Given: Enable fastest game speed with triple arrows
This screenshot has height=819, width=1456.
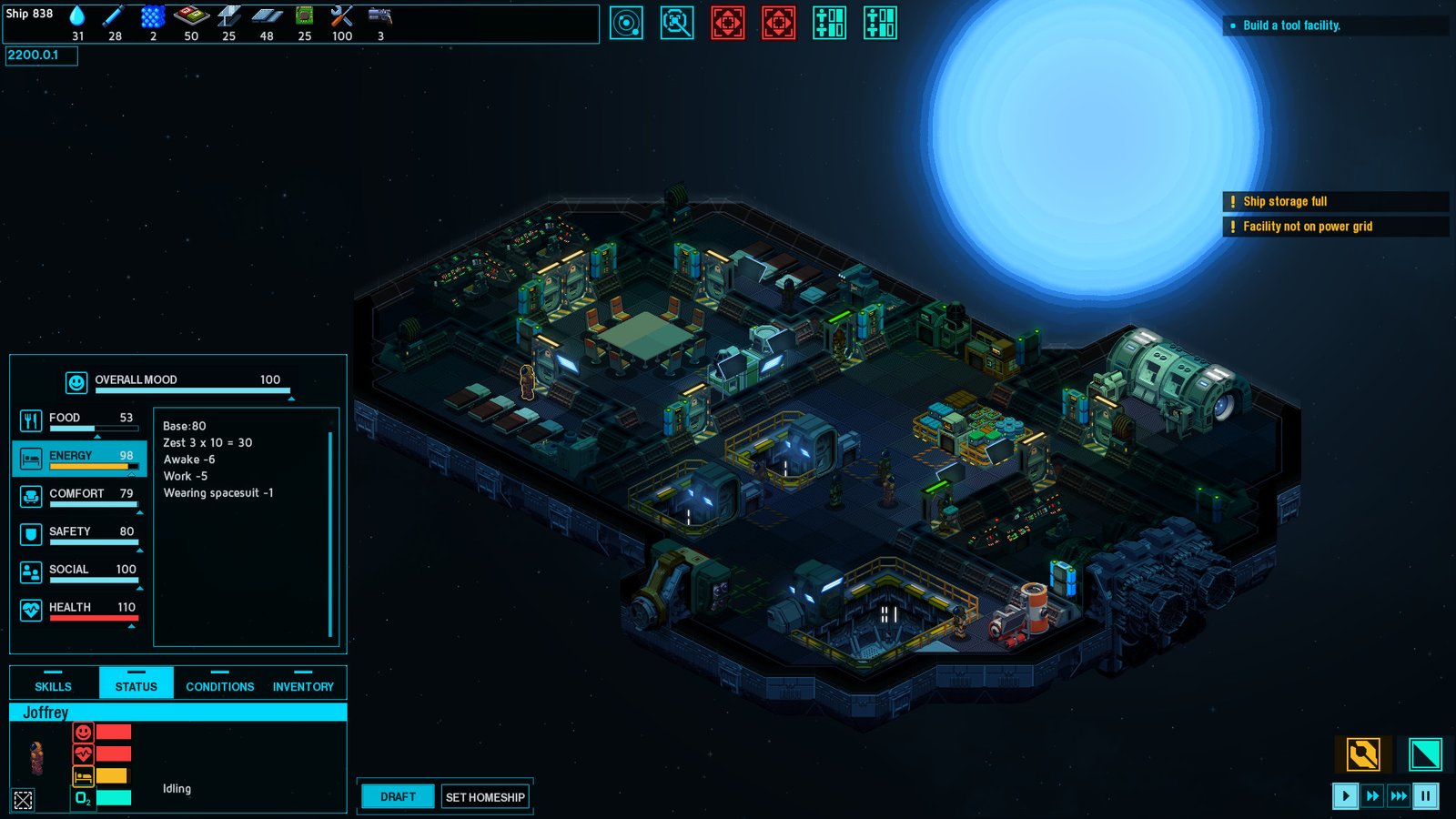Looking at the screenshot, I should 1399,795.
